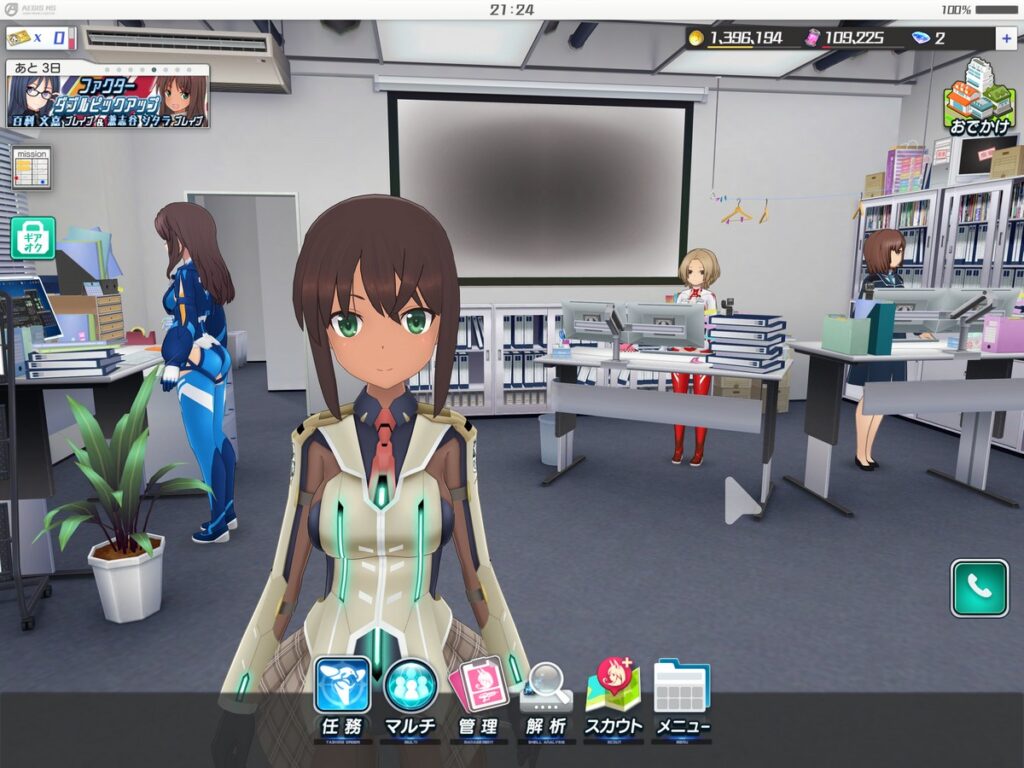Screen dimensions: 1024x768
Task: Go to the スカウト scout screen
Action: click(613, 698)
